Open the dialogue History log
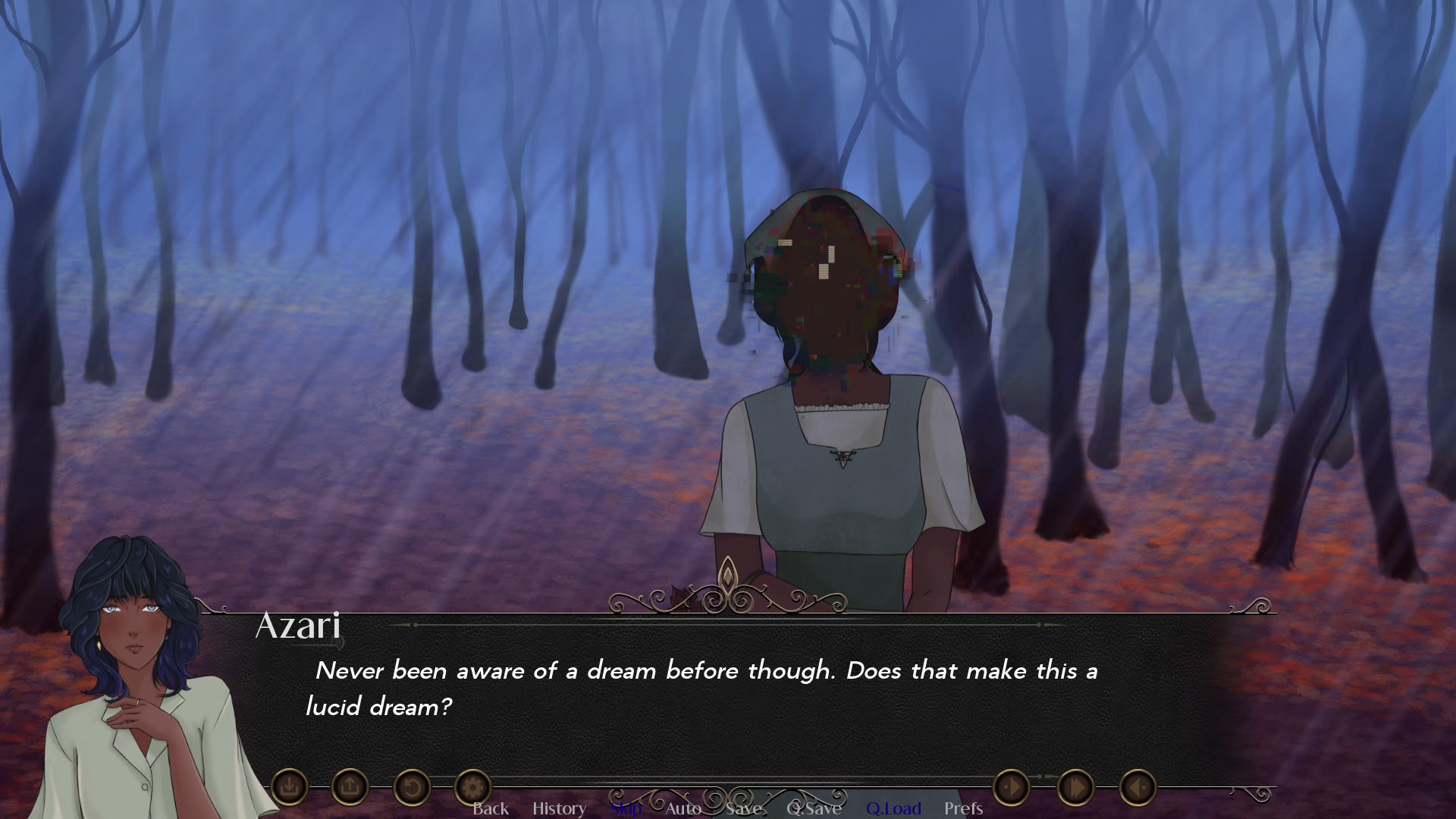Viewport: 1456px width, 819px height. [x=559, y=808]
